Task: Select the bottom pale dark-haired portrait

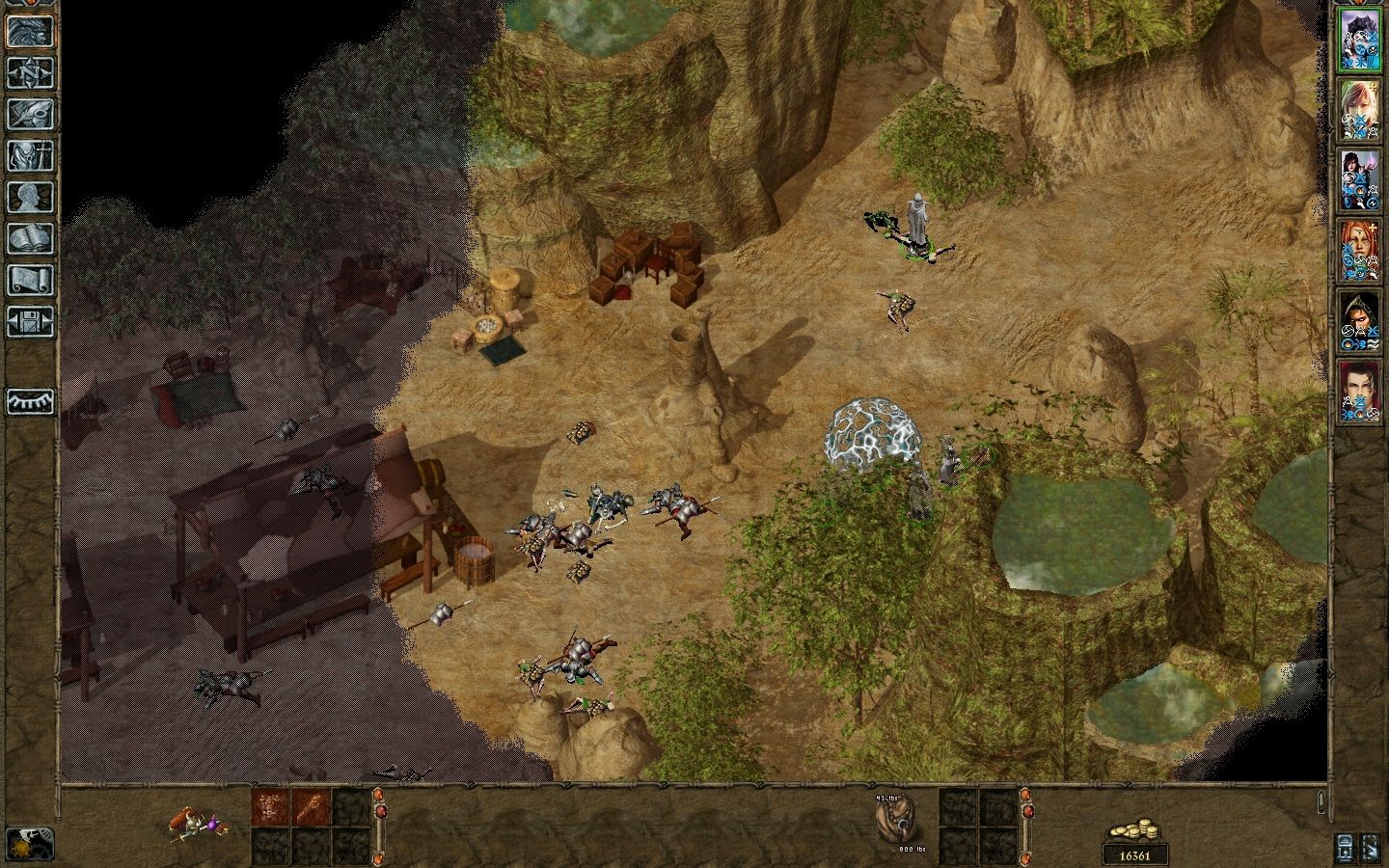Action: (1360, 392)
